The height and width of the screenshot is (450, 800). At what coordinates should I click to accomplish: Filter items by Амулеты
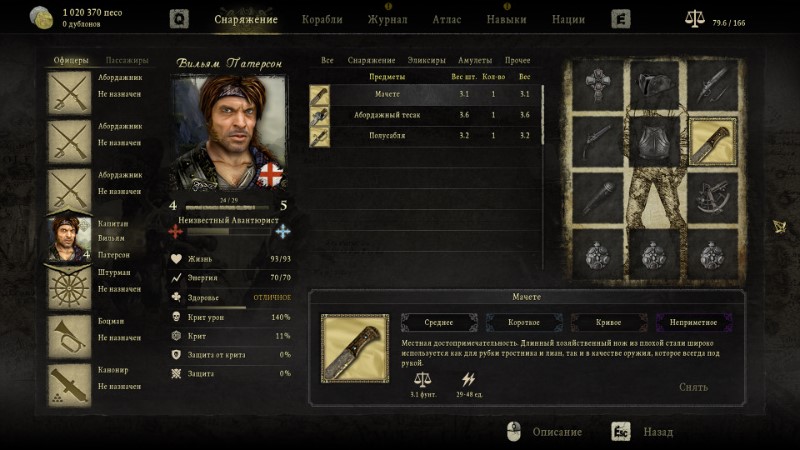click(x=474, y=61)
